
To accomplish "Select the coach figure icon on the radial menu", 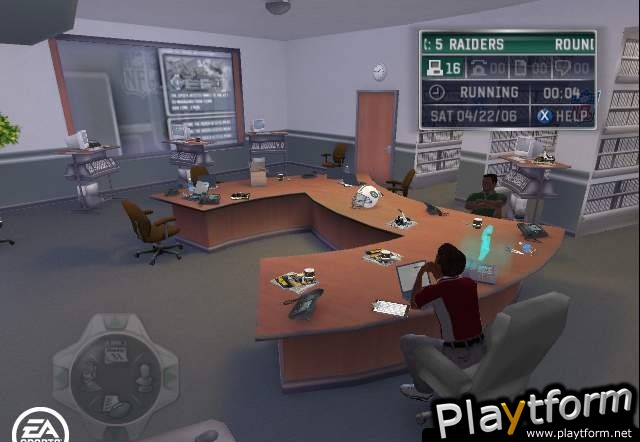I will coord(87,377).
